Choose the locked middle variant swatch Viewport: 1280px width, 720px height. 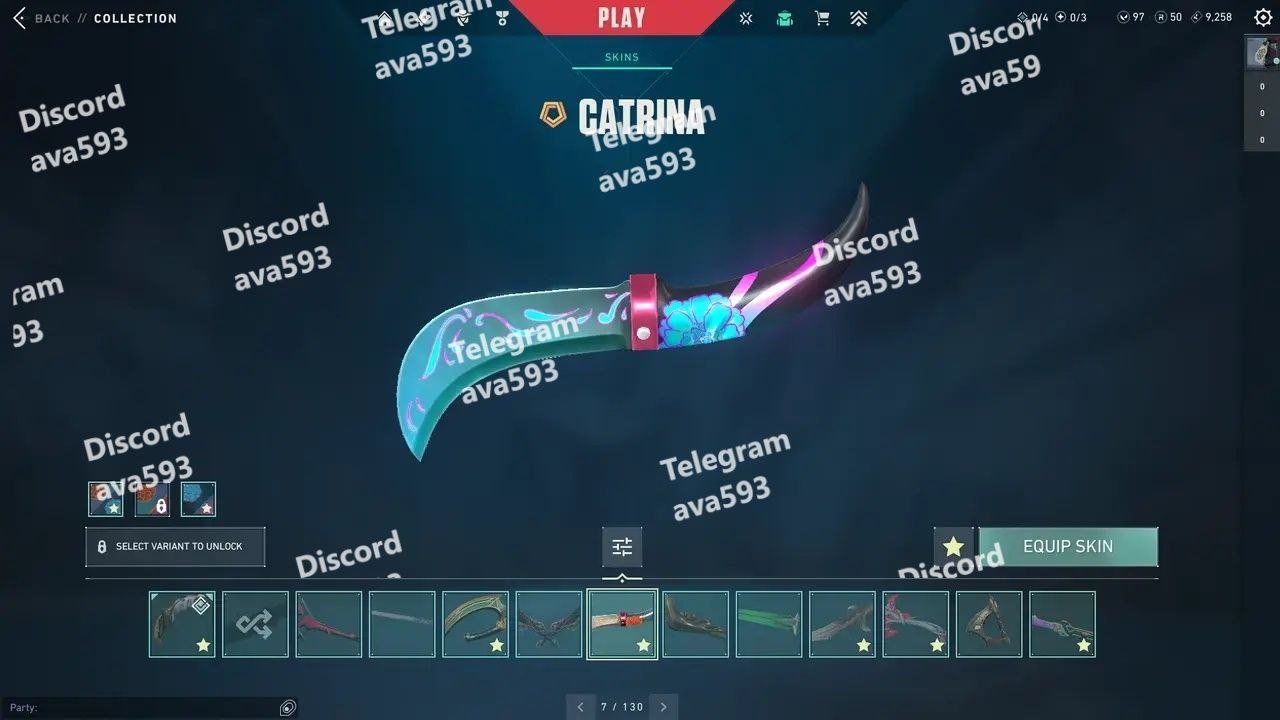coord(152,499)
